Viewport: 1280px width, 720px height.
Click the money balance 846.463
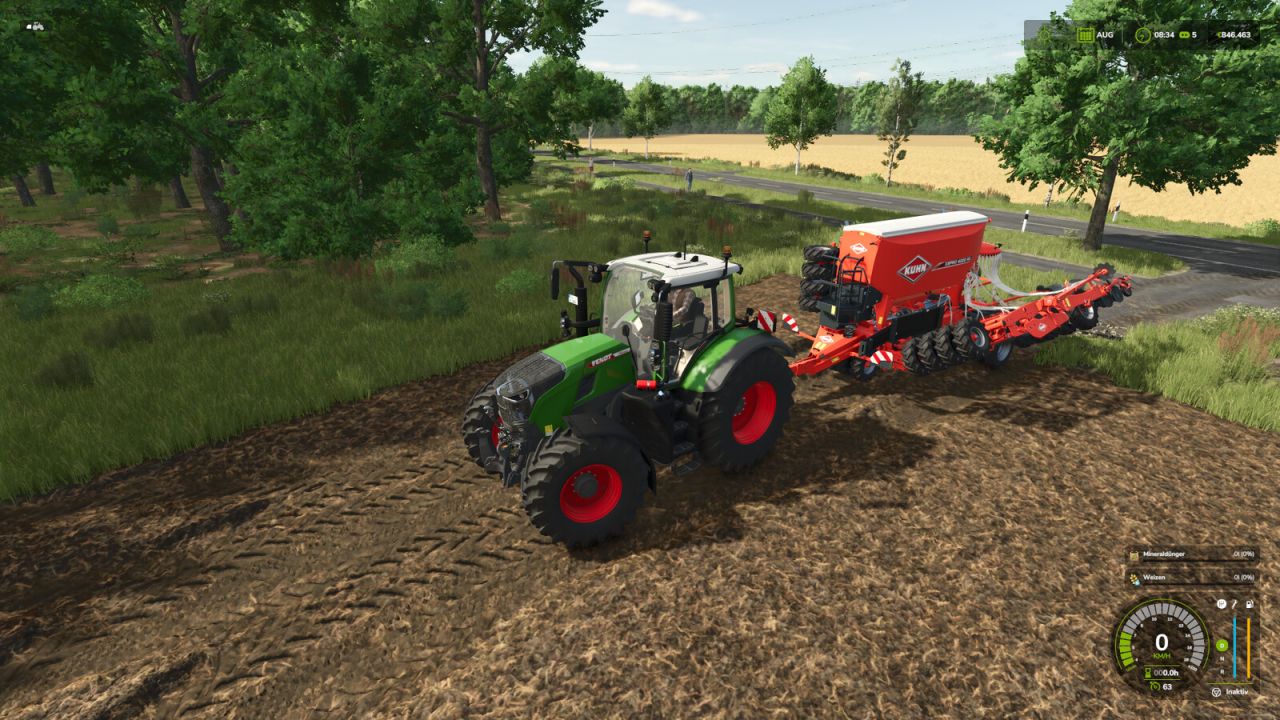click(x=1236, y=34)
